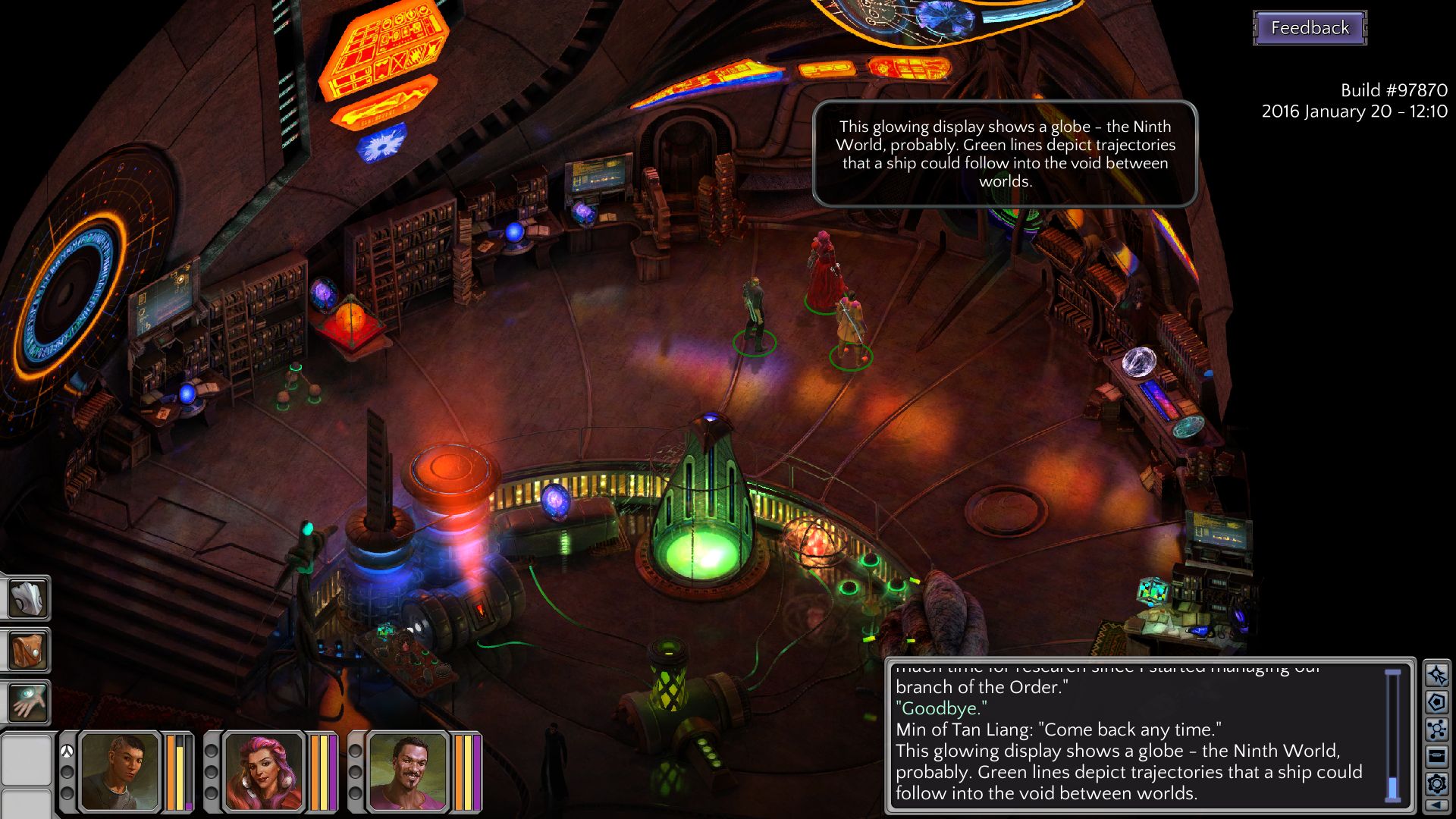Select the smiling man in purple portrait

[408, 772]
